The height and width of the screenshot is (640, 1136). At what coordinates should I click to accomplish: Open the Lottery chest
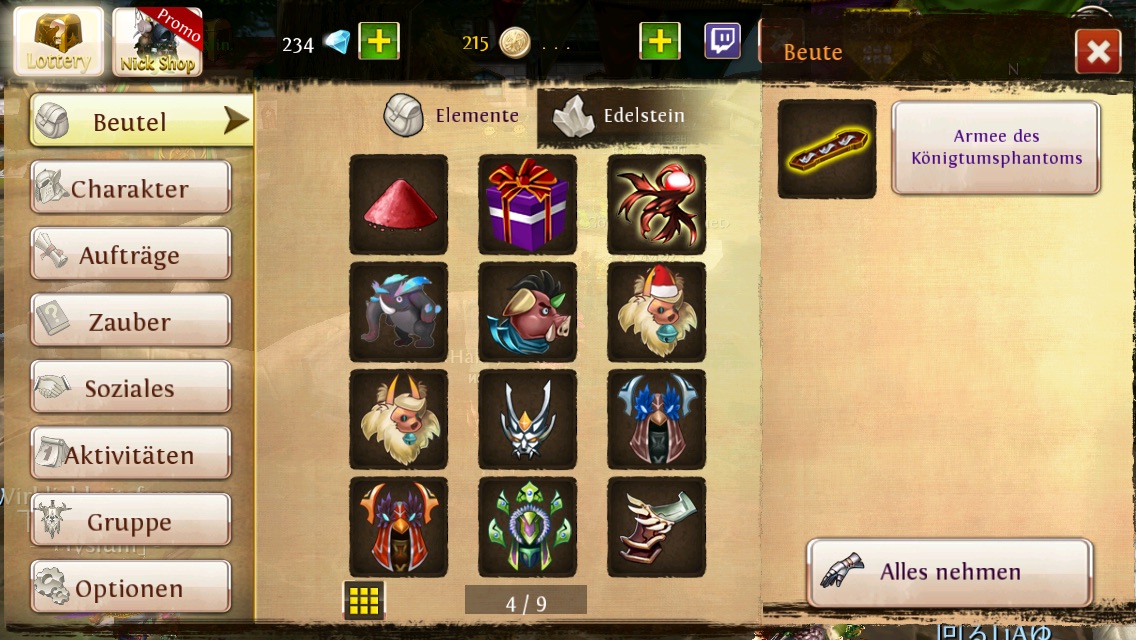(58, 43)
